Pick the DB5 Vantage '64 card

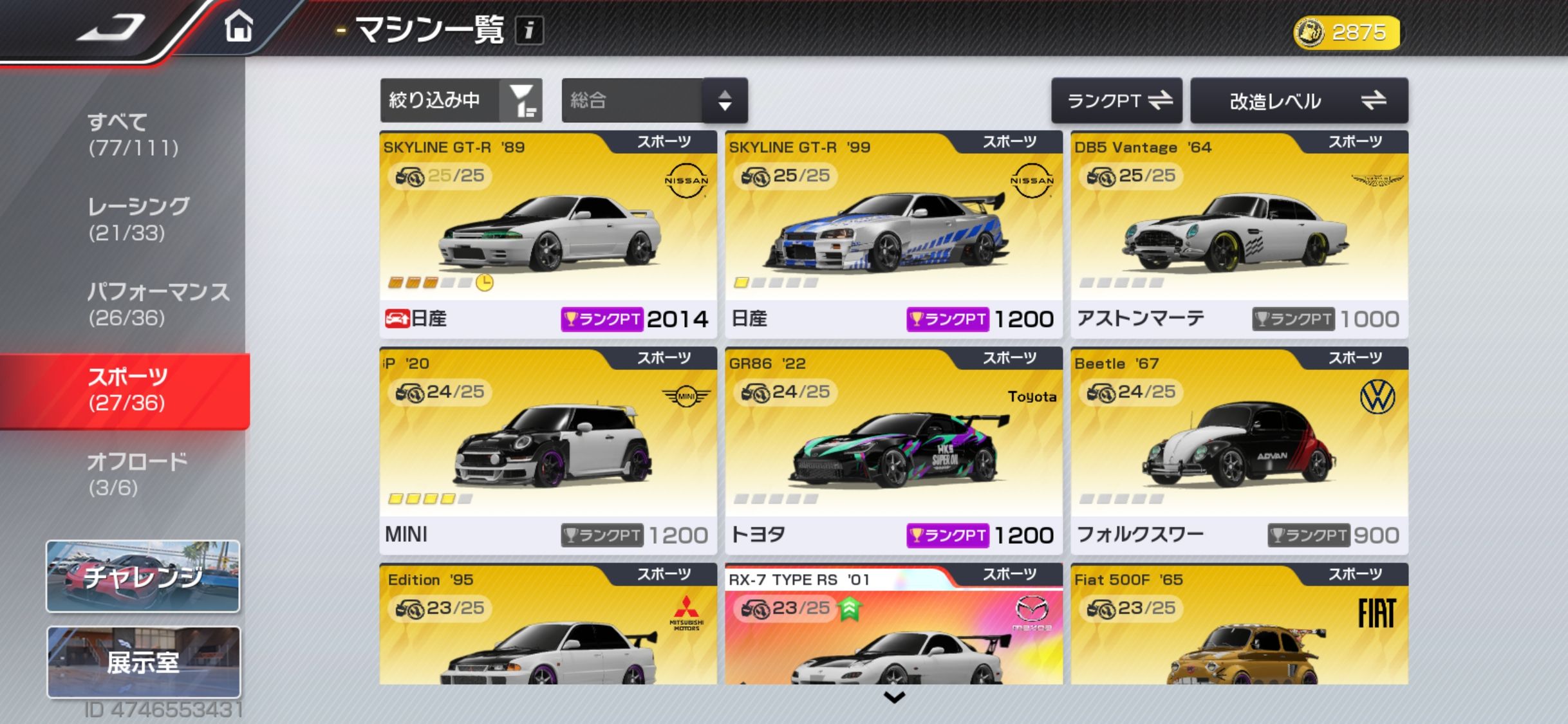tap(1239, 234)
